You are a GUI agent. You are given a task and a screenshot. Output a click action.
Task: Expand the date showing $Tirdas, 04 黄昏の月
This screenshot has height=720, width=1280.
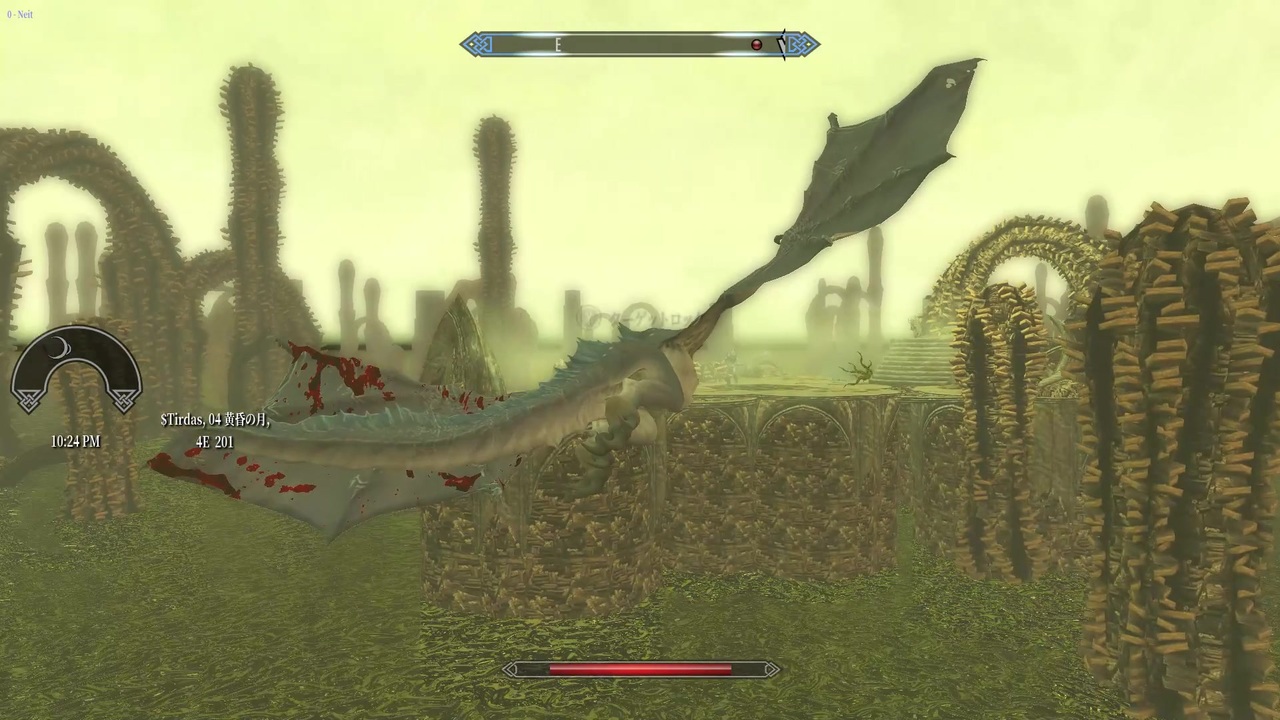click(215, 420)
